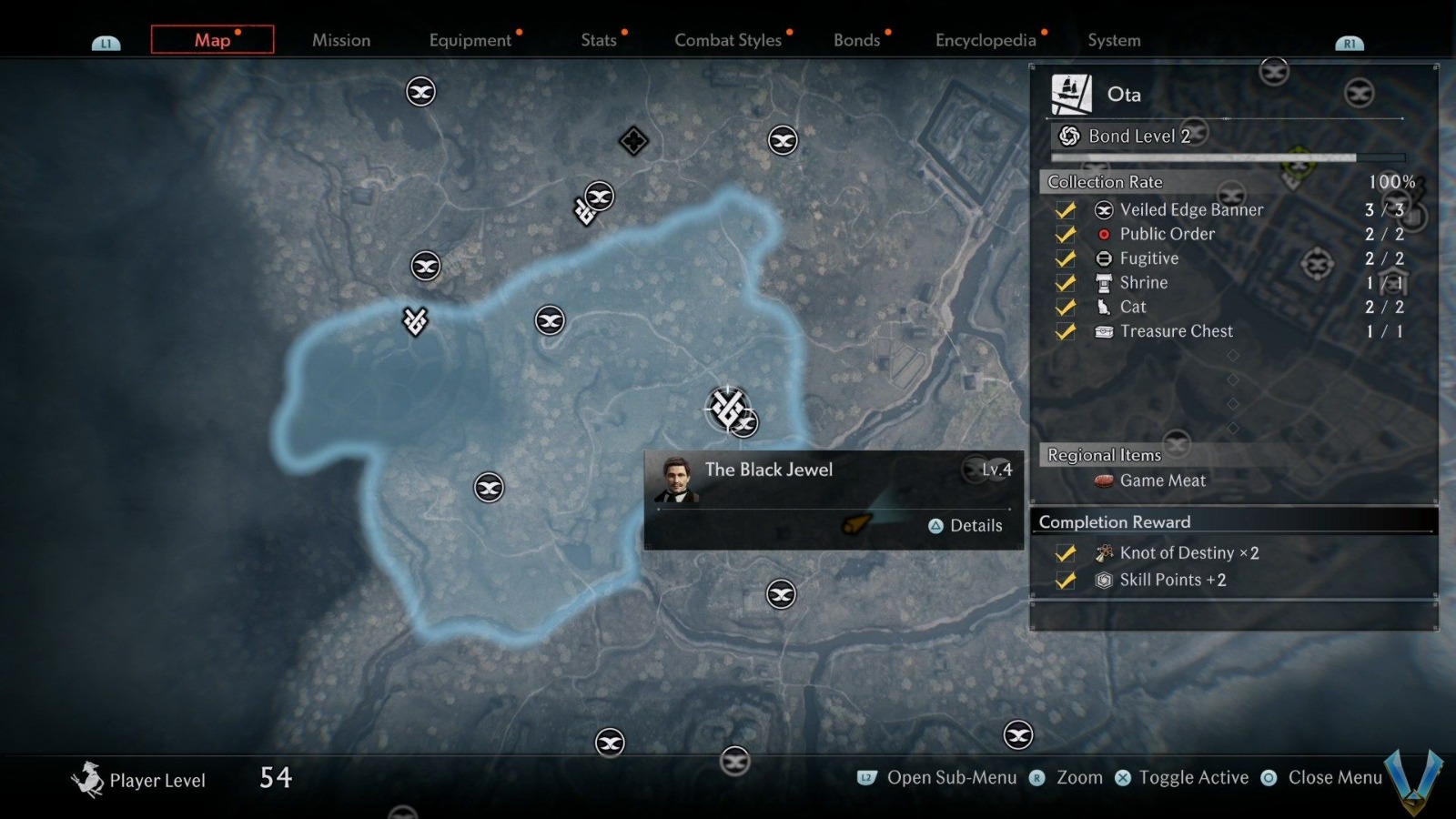This screenshot has height=819, width=1456.
Task: Open the Bonds tab
Action: coord(857,40)
